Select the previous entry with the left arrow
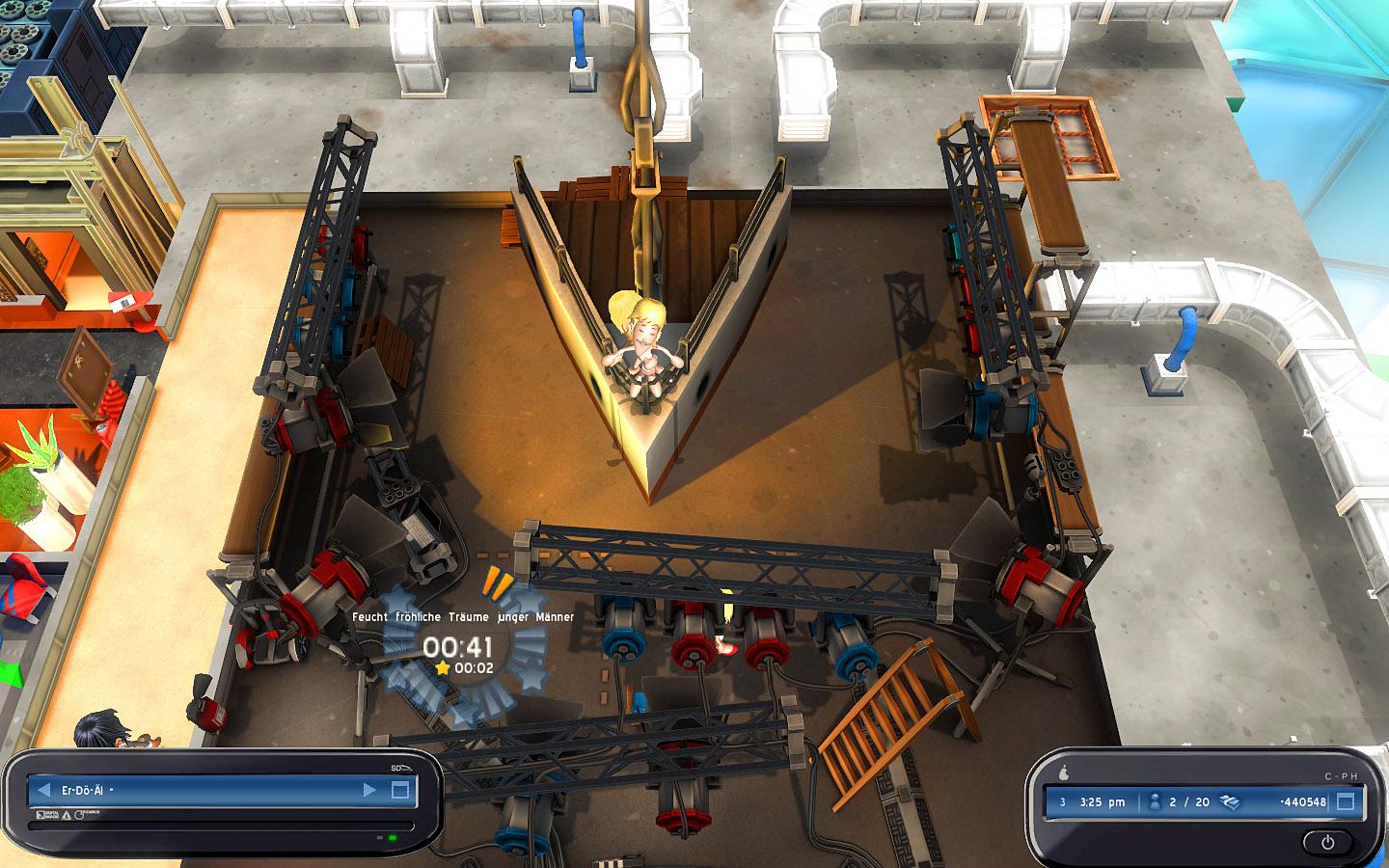The image size is (1389, 868). coord(43,790)
